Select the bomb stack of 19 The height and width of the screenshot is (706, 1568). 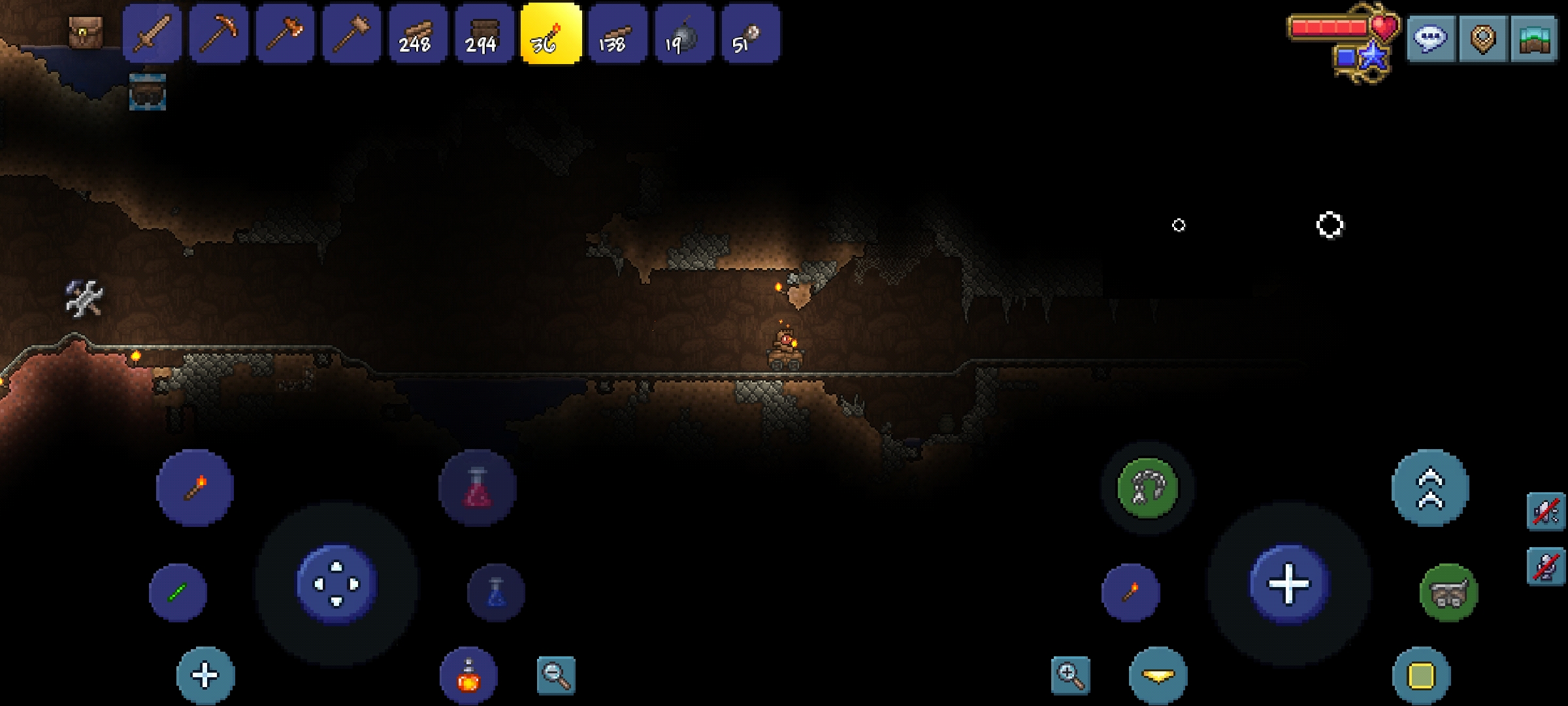(x=683, y=34)
